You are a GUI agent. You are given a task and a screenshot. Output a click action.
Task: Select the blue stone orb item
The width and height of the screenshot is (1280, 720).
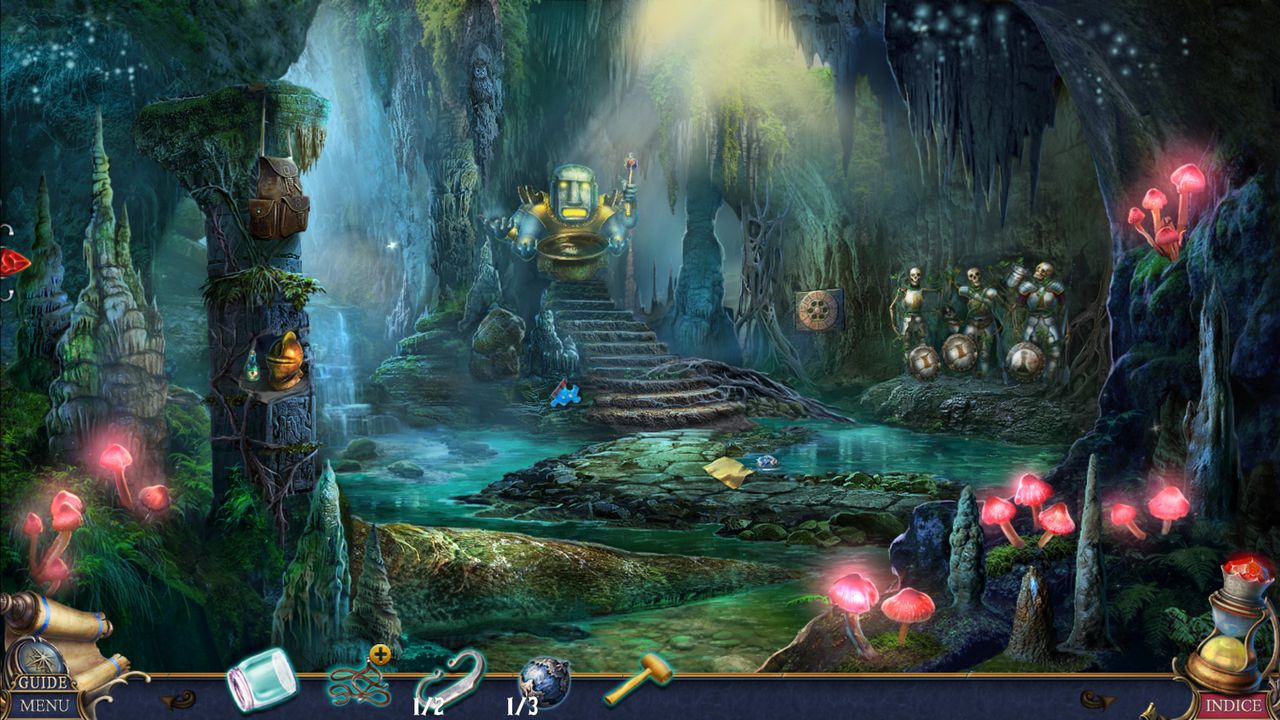click(545, 680)
